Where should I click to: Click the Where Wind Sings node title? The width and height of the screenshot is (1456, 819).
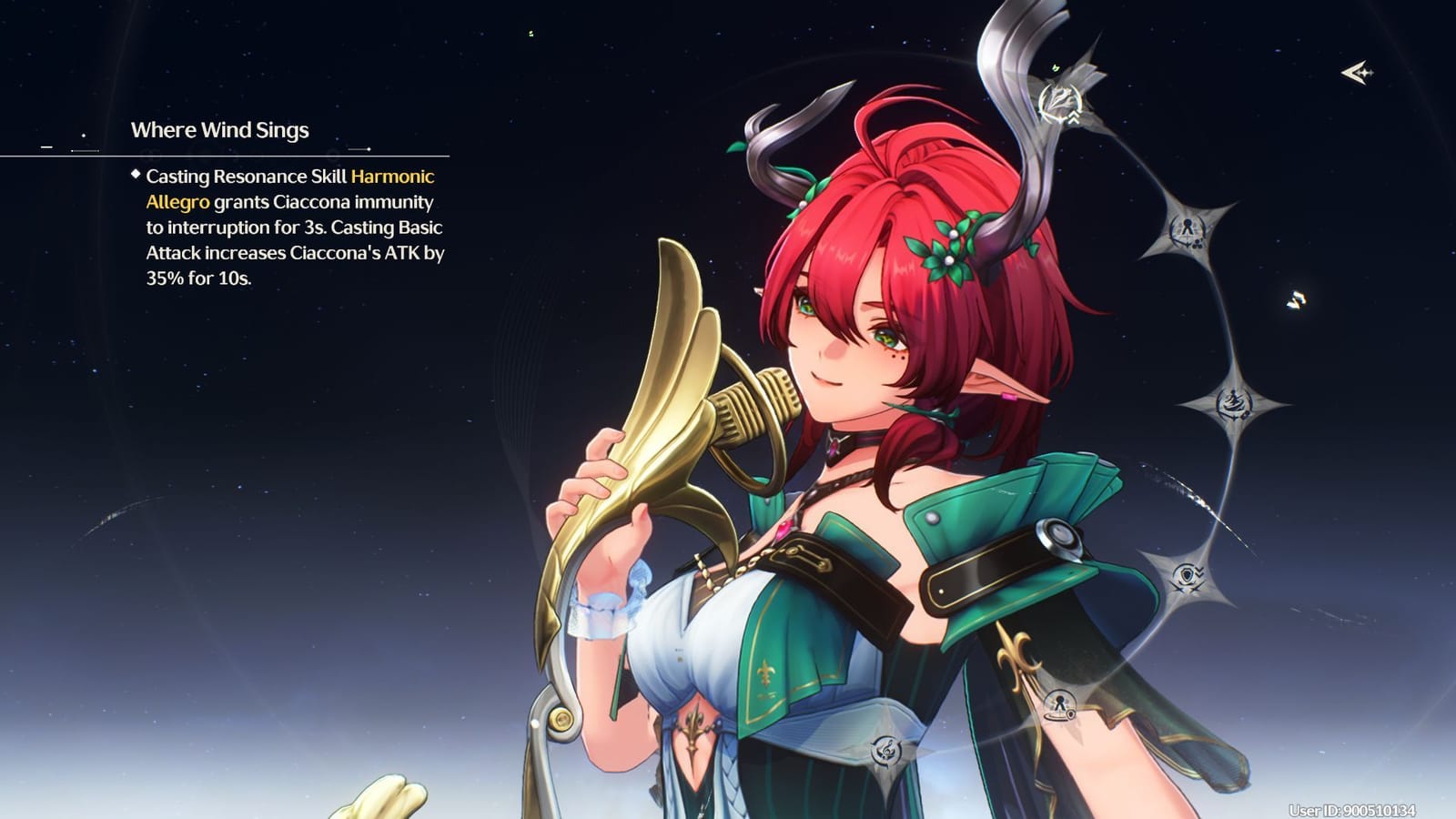pyautogui.click(x=220, y=130)
